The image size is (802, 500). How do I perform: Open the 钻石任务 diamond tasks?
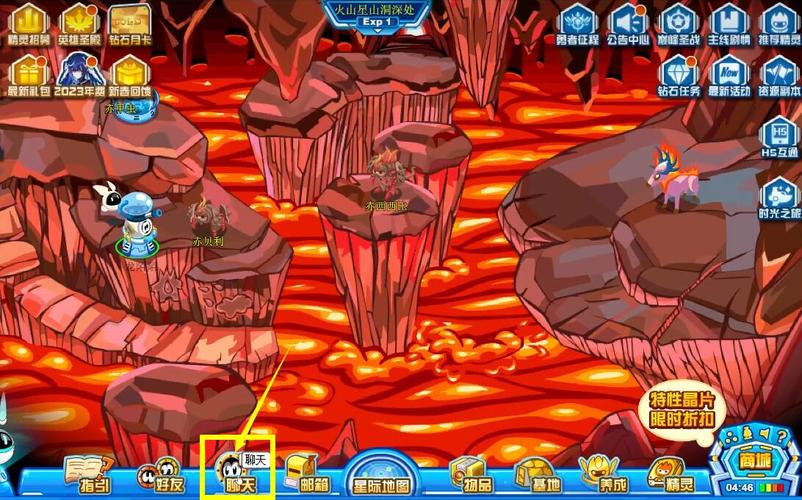[679, 75]
